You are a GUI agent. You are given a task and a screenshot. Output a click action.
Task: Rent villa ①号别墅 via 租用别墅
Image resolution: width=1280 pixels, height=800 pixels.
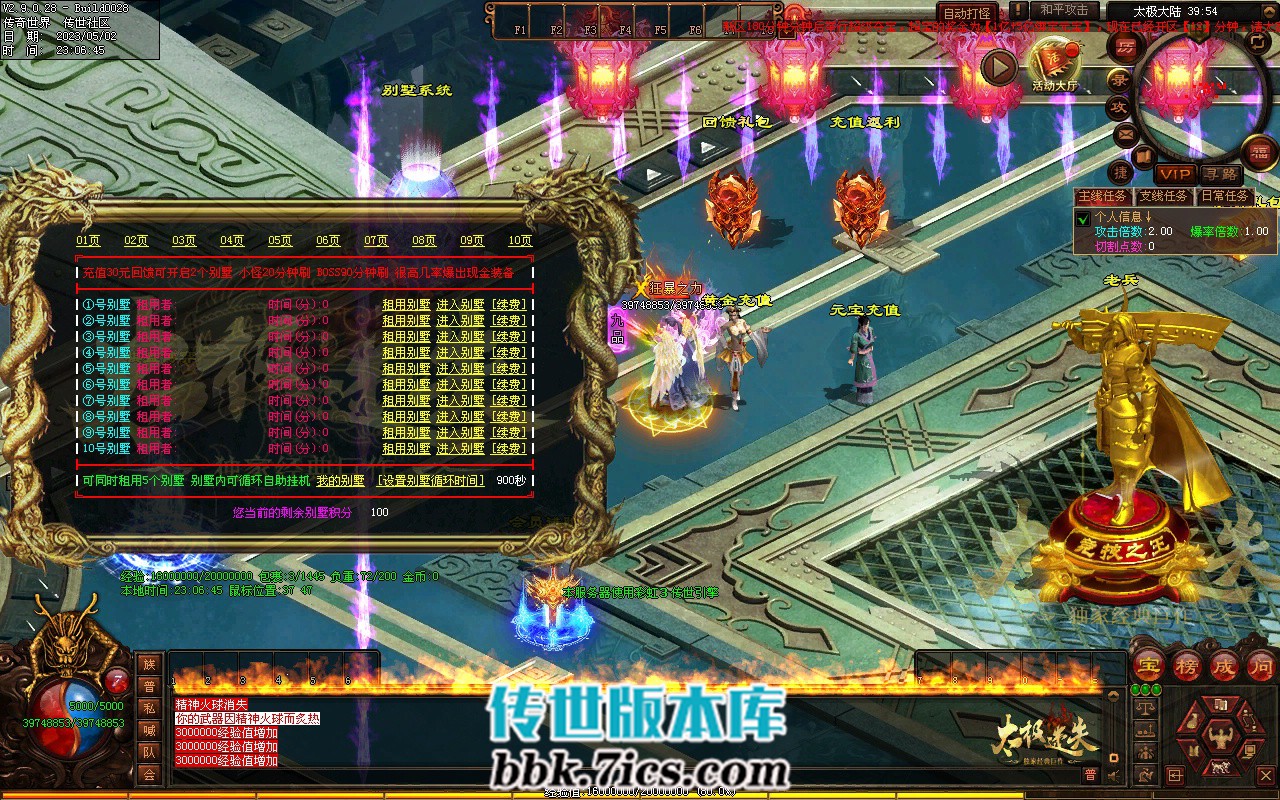click(x=406, y=305)
